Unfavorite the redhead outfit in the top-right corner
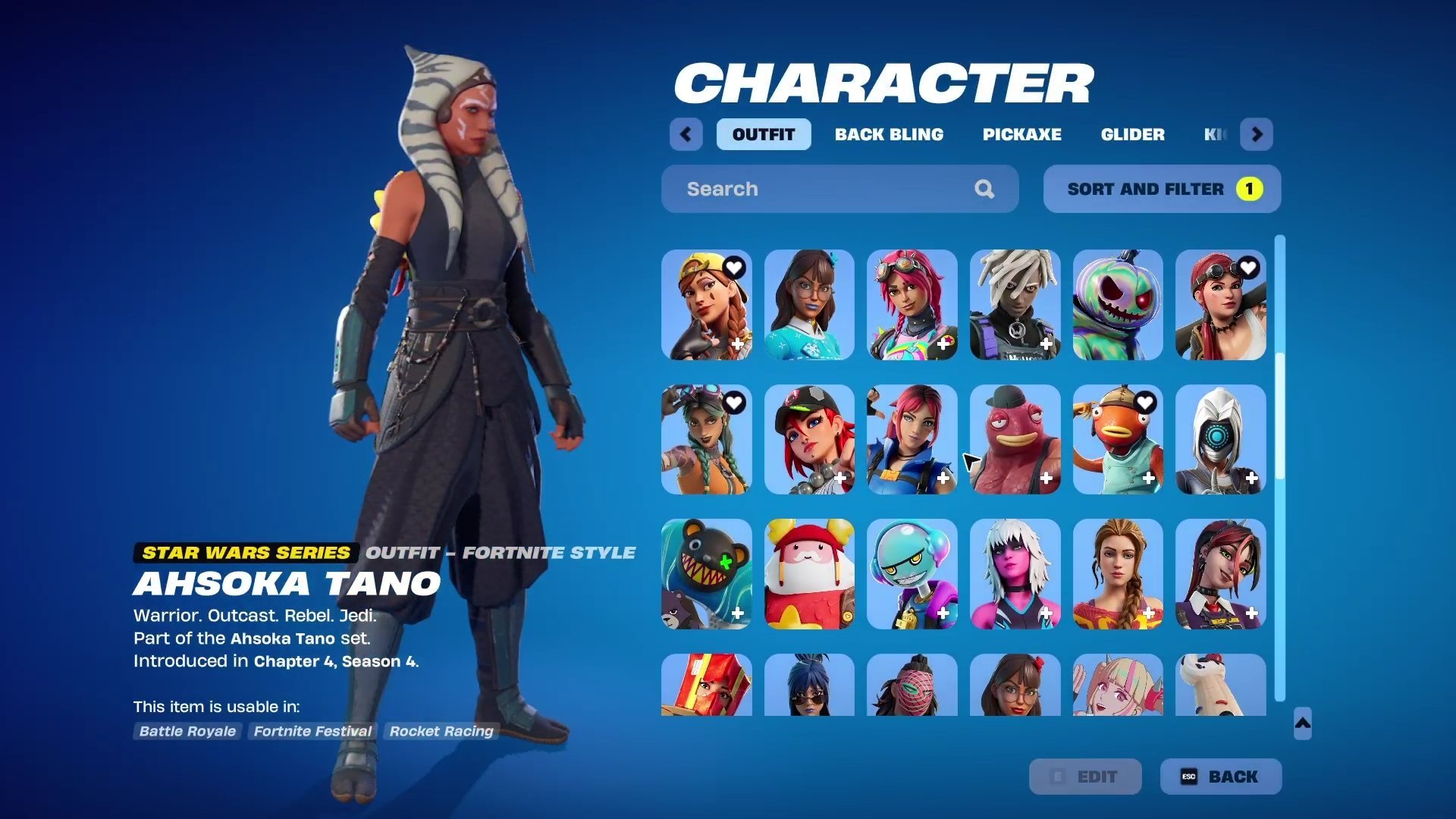Image resolution: width=1456 pixels, height=819 pixels. click(x=1247, y=268)
